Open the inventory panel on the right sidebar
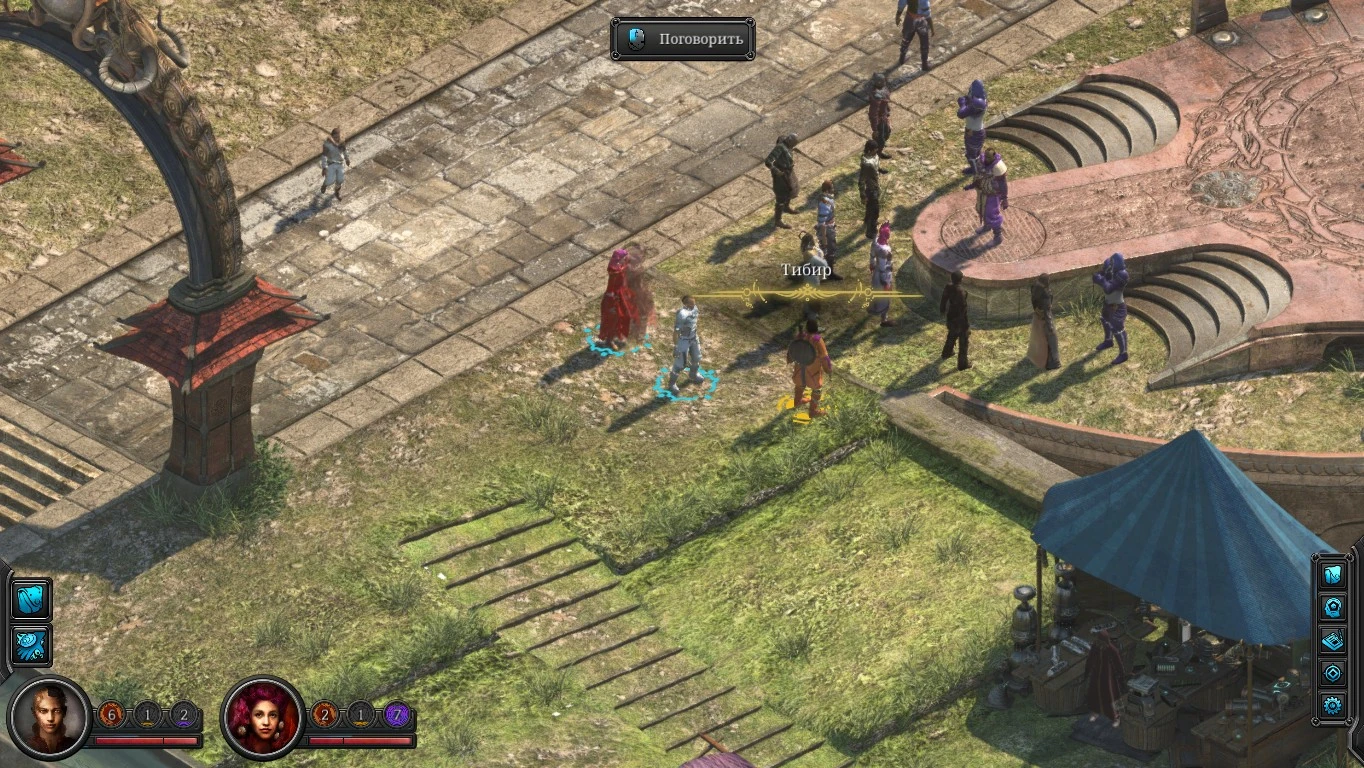 tap(1333, 576)
